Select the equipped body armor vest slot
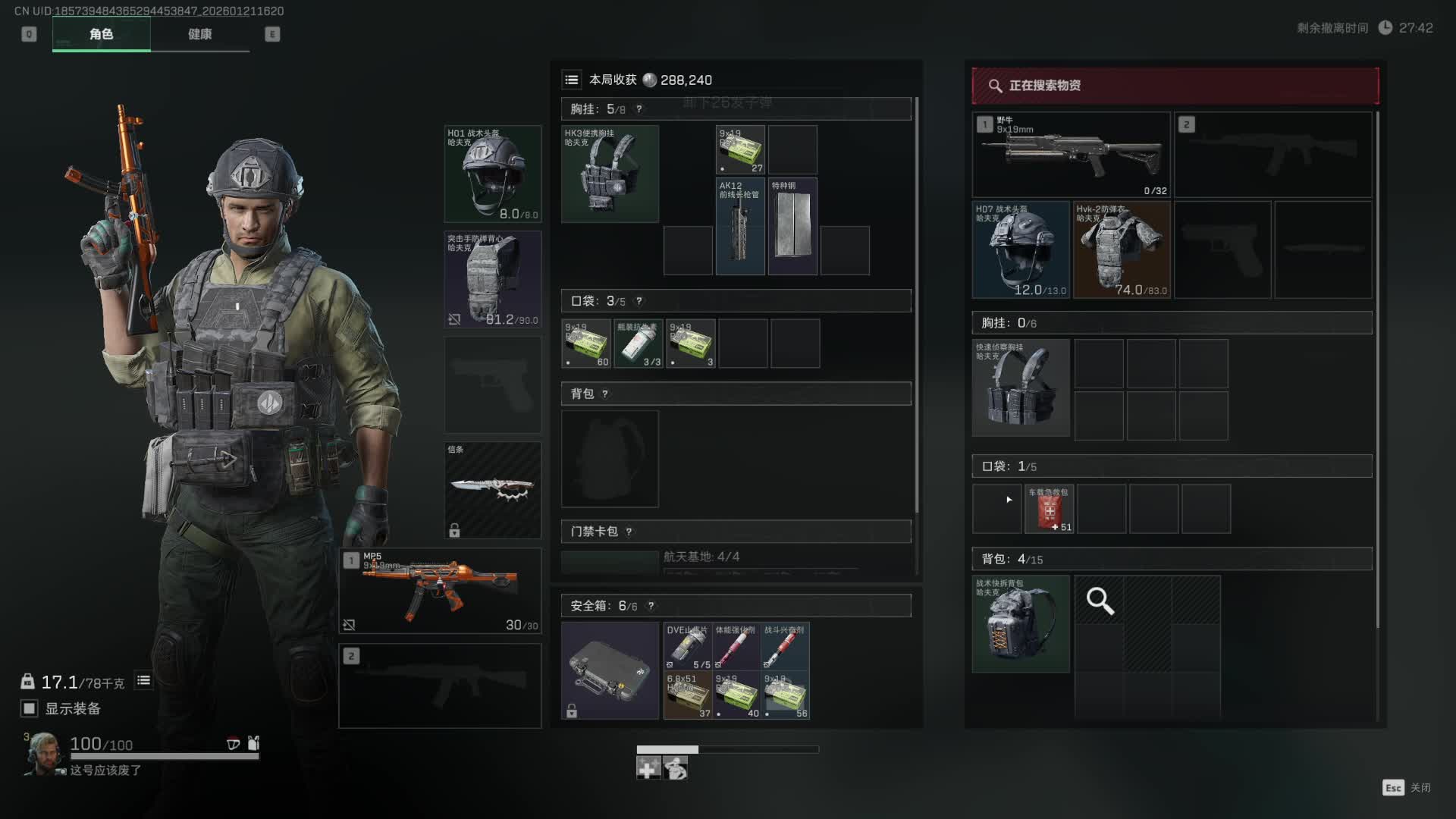The image size is (1456, 819). [x=493, y=279]
